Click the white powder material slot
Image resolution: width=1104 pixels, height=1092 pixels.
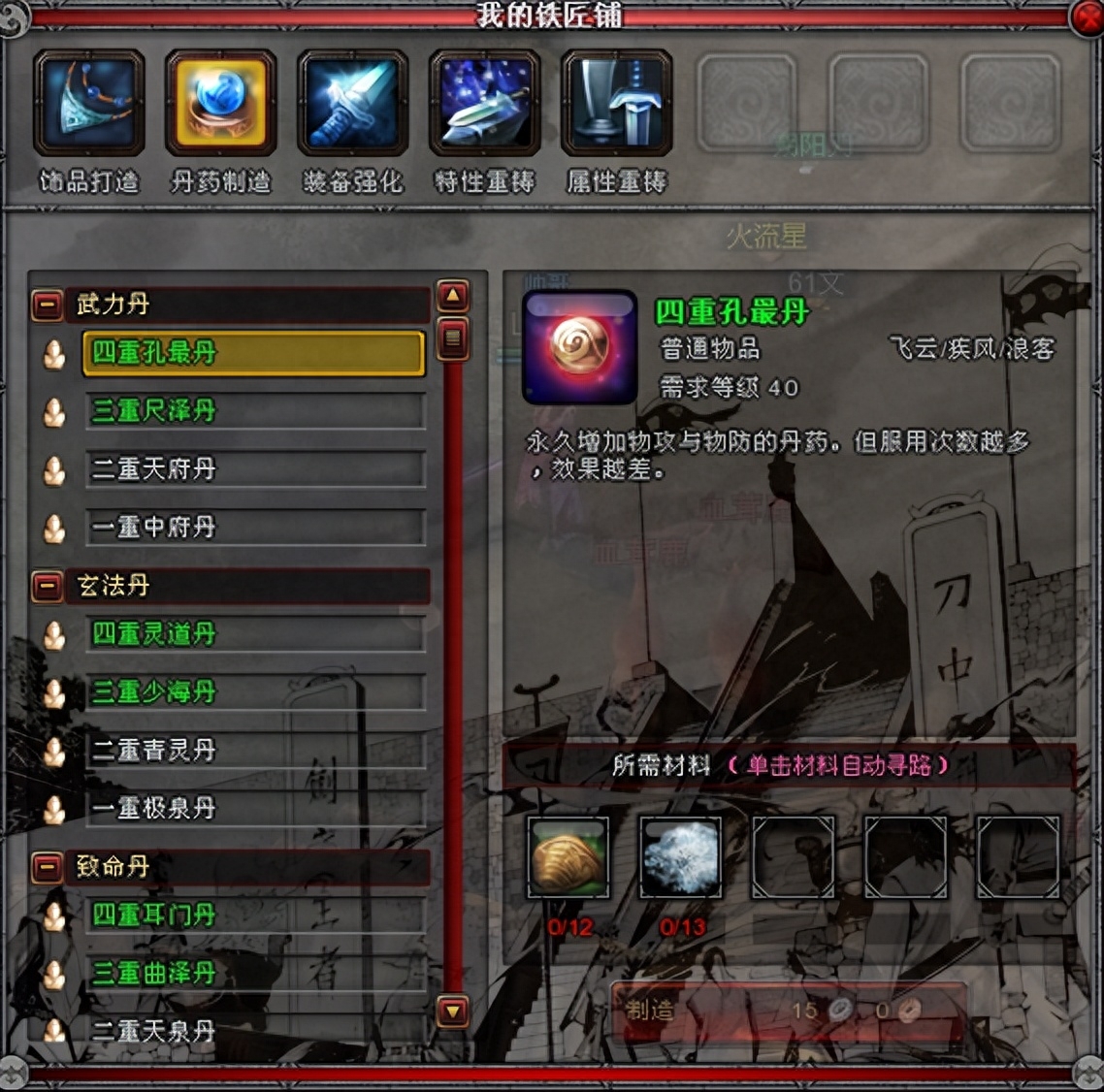coord(681,857)
